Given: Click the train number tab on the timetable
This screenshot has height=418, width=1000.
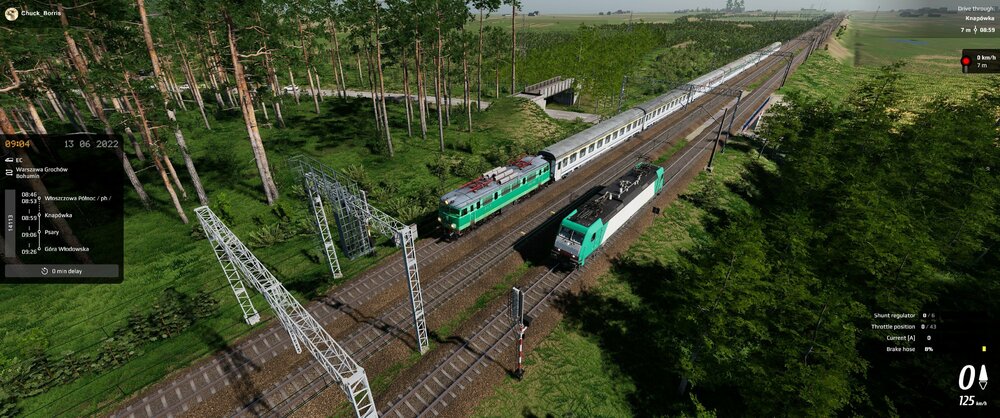Looking at the screenshot, I should coord(12,222).
